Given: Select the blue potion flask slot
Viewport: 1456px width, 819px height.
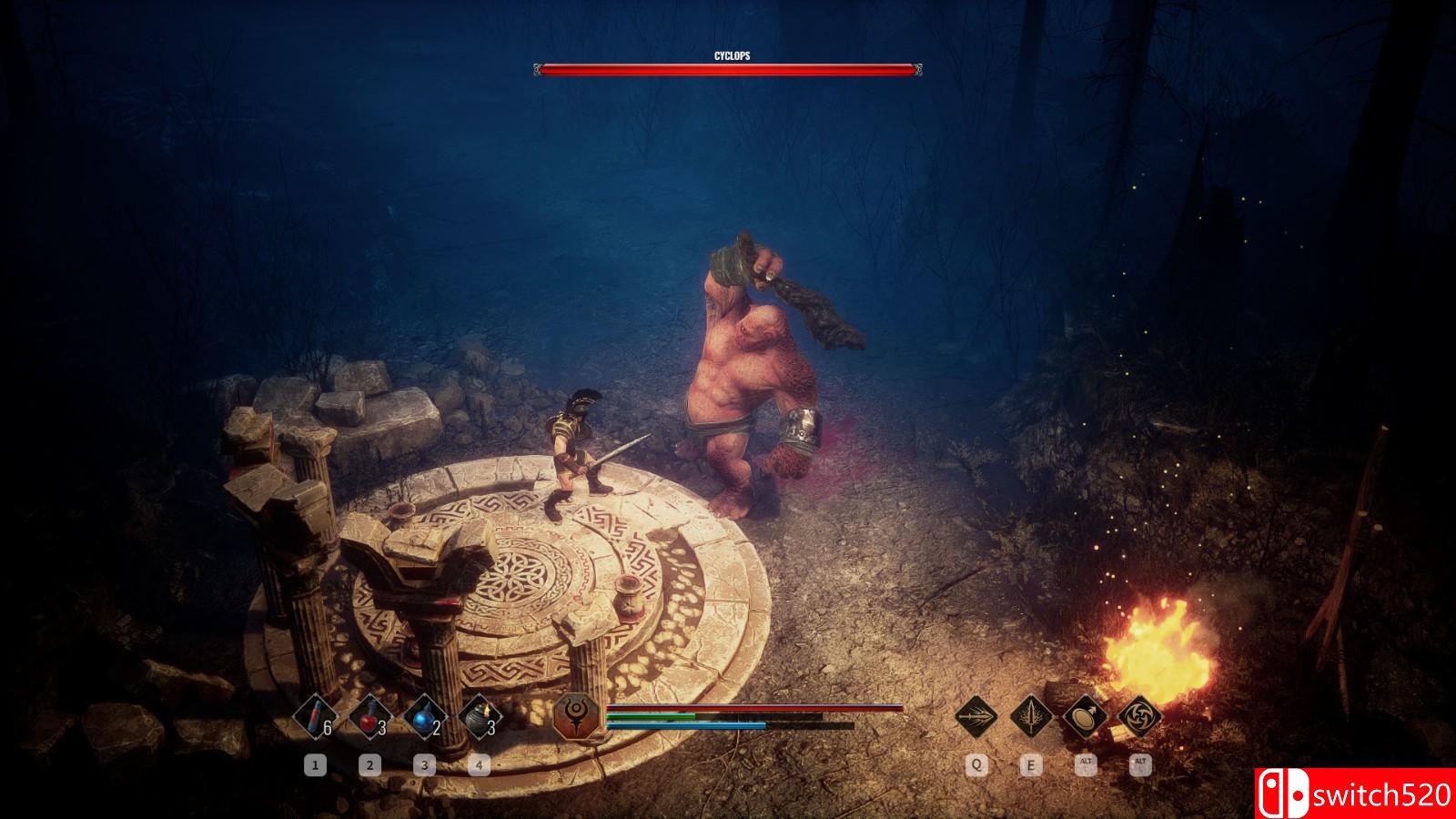Looking at the screenshot, I should (x=424, y=716).
